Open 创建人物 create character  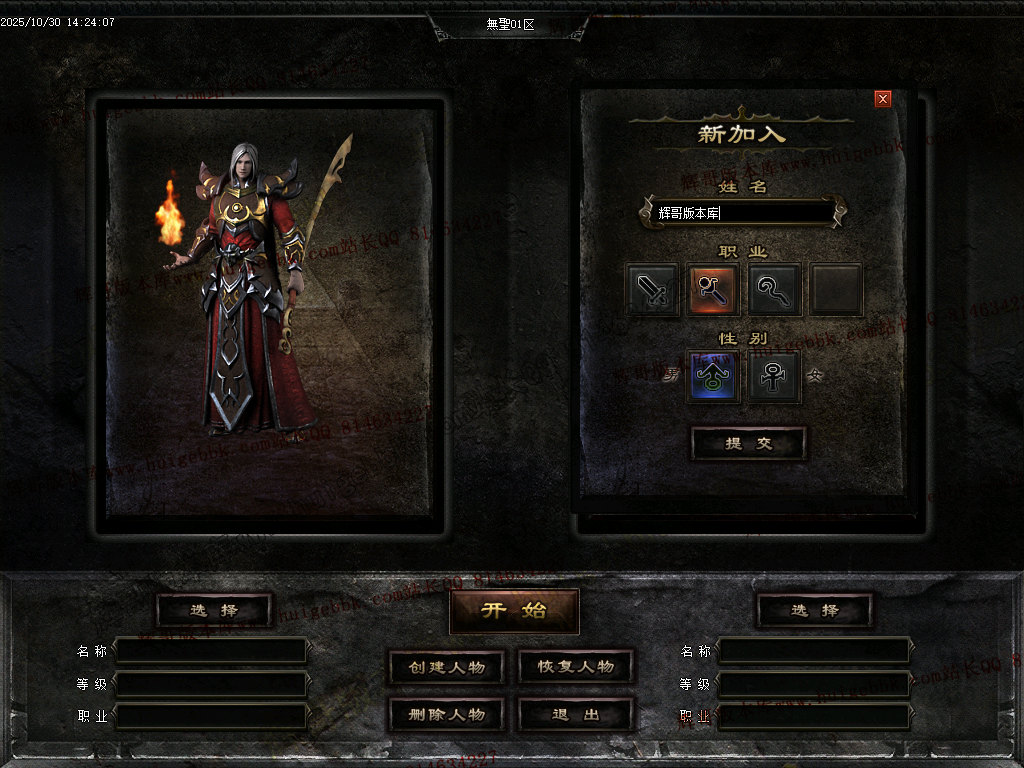click(x=447, y=667)
